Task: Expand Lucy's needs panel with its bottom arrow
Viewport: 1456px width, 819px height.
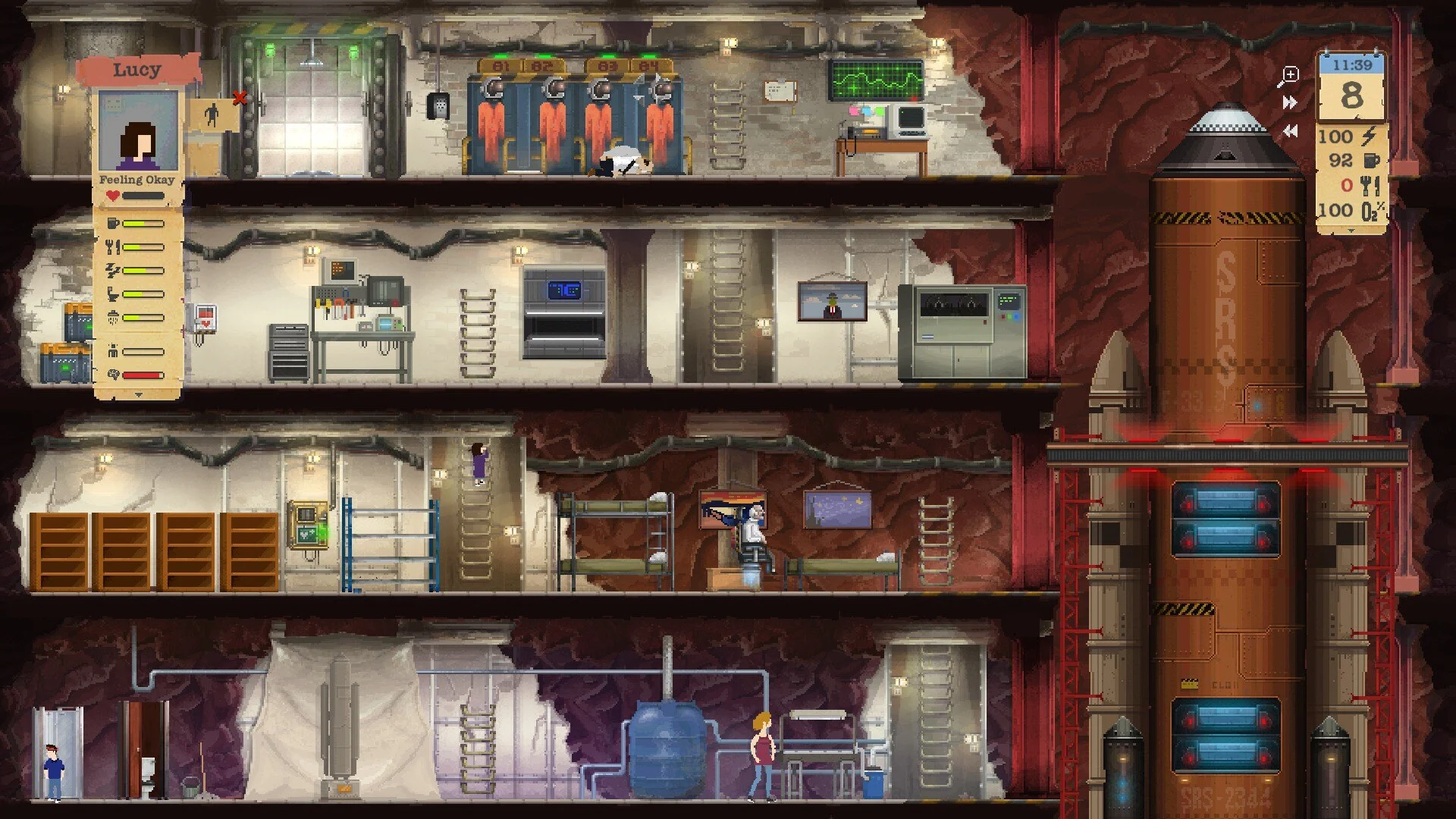Action: click(138, 395)
